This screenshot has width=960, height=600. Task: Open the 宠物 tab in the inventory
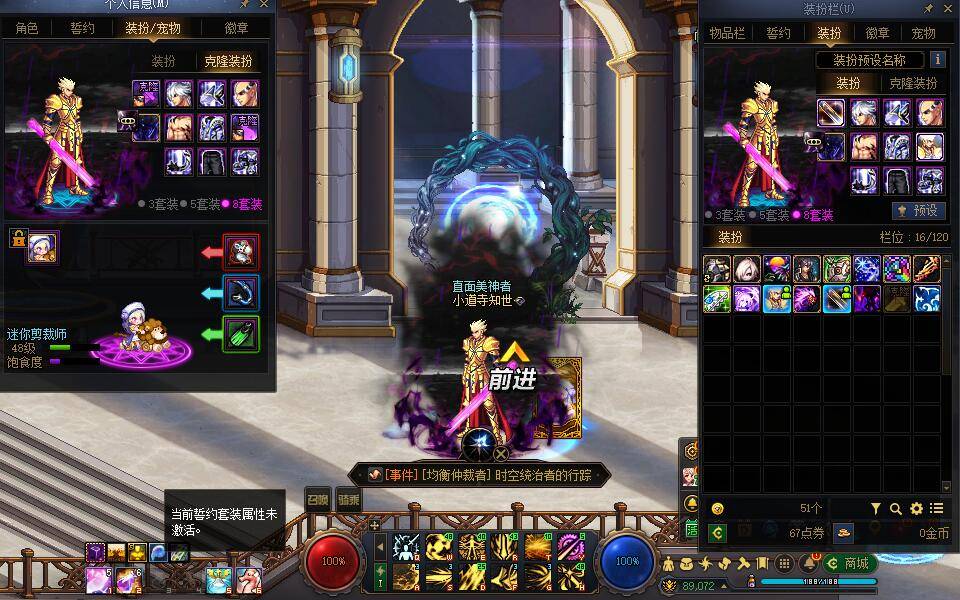click(924, 33)
